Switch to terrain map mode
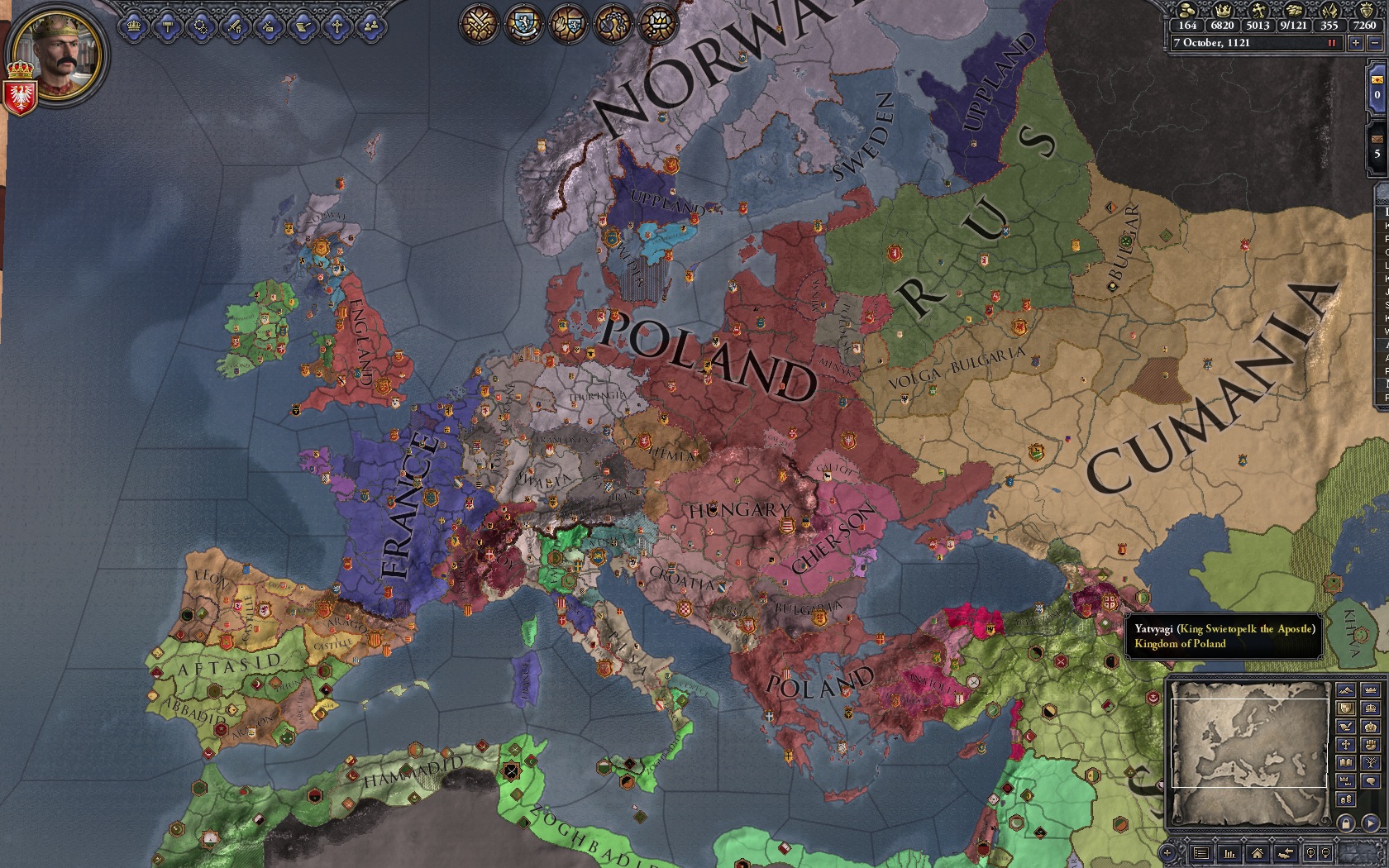The width and height of the screenshot is (1389, 868). [1346, 690]
